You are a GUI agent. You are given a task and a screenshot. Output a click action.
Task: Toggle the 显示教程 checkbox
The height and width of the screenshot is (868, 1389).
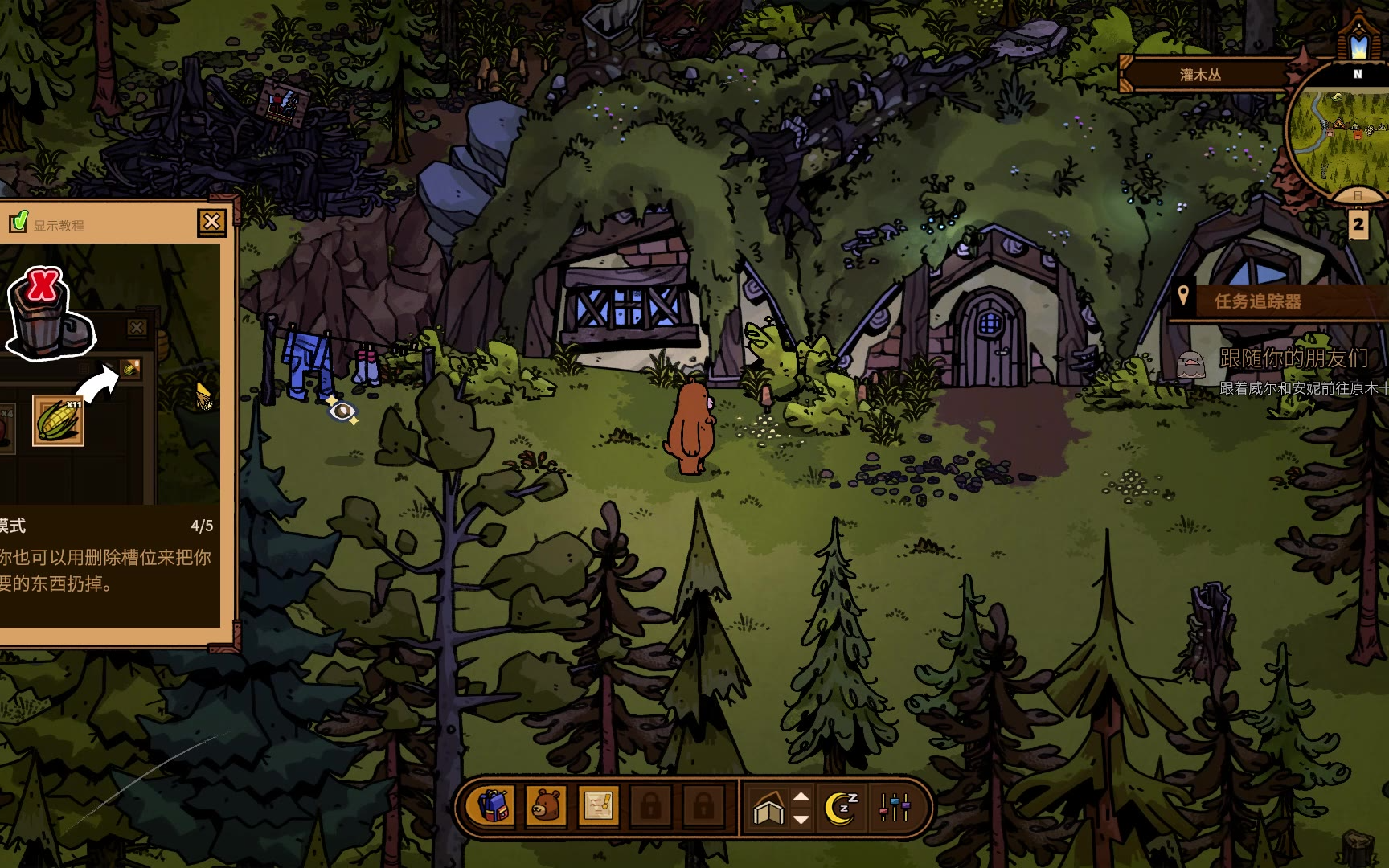coord(18,222)
